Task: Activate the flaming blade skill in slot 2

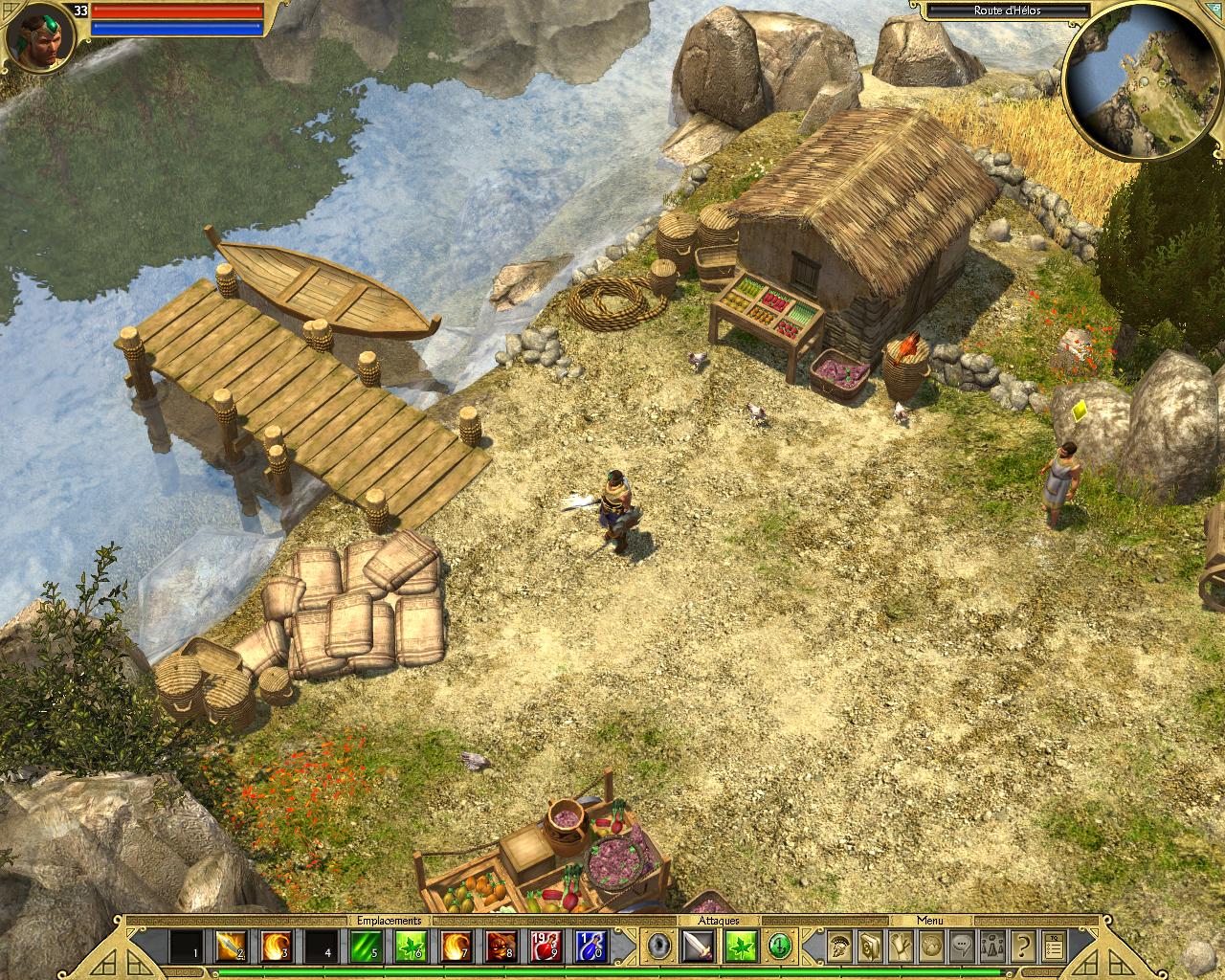Action: [x=230, y=947]
